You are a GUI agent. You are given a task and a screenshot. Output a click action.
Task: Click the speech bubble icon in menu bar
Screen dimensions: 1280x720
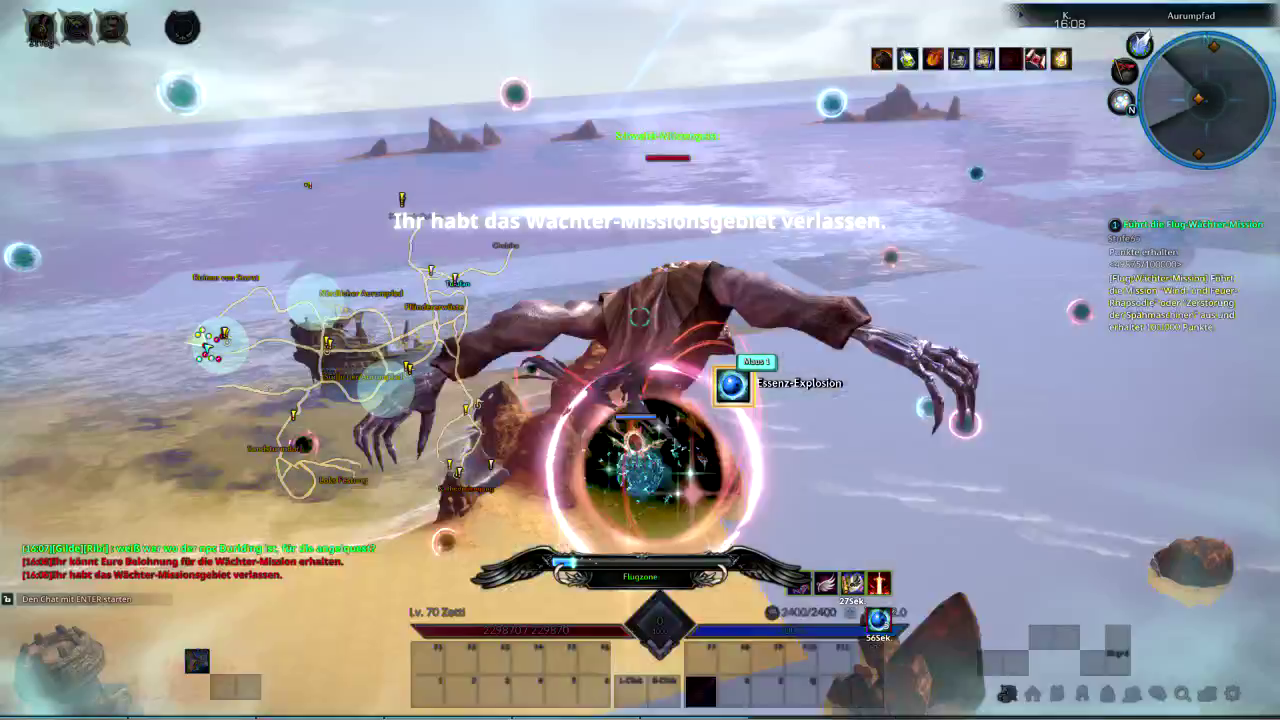[1157, 693]
